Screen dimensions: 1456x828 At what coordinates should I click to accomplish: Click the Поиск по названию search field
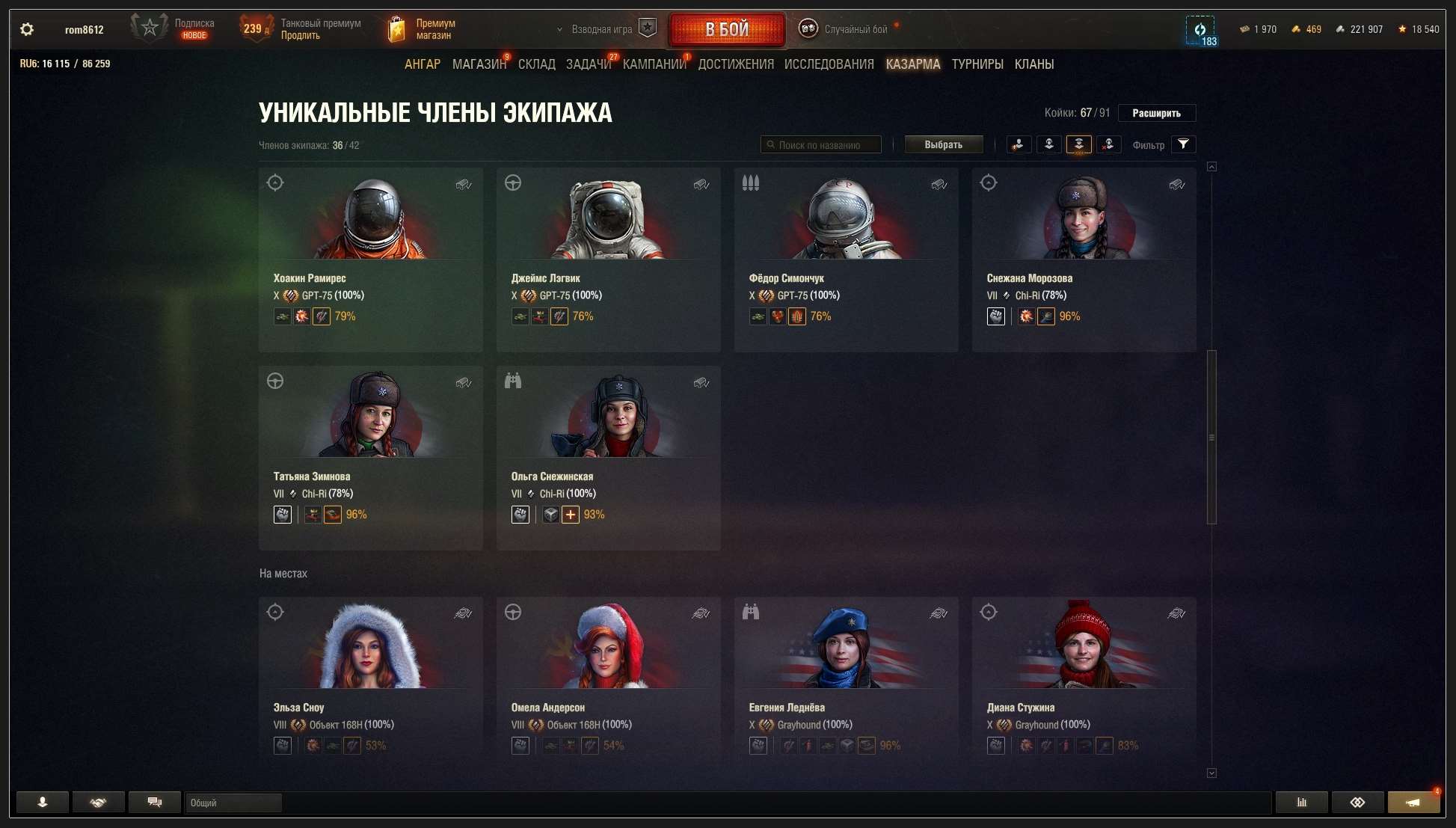coord(821,144)
